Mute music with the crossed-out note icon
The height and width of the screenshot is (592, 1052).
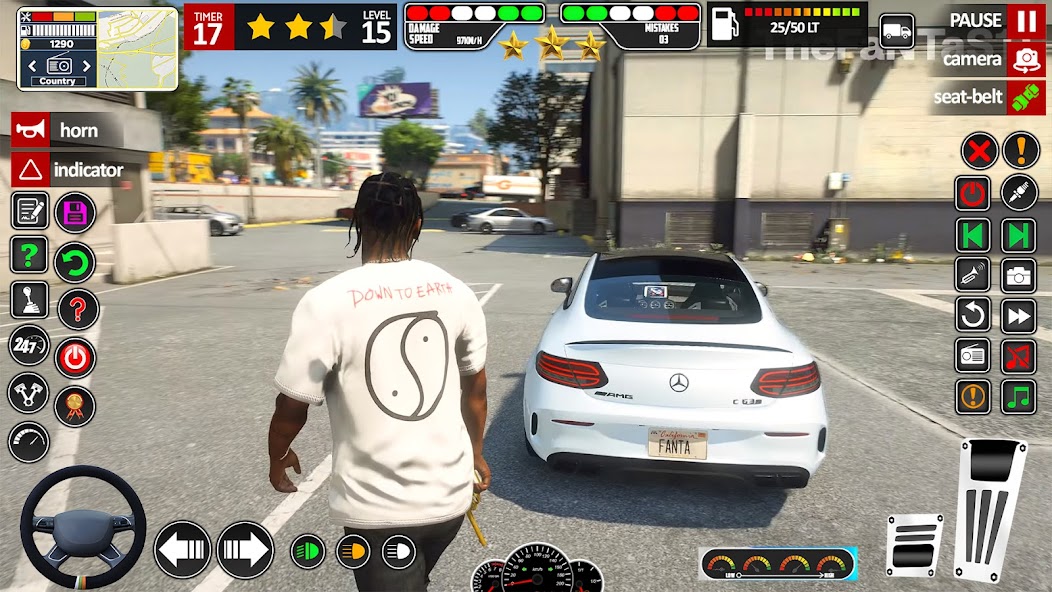pos(1019,354)
